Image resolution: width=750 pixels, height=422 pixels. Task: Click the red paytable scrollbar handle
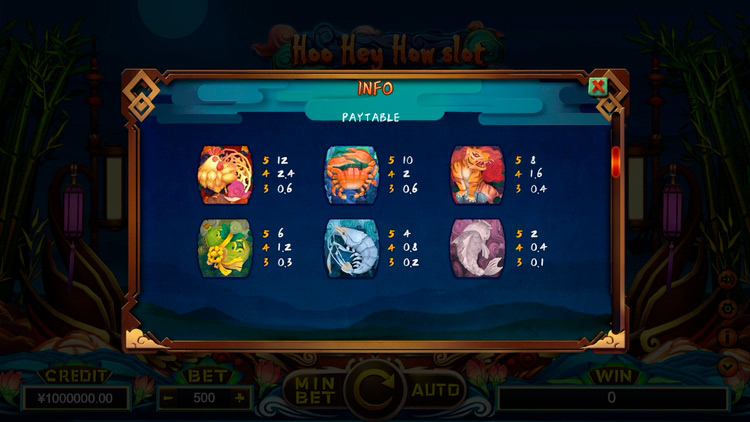point(615,160)
